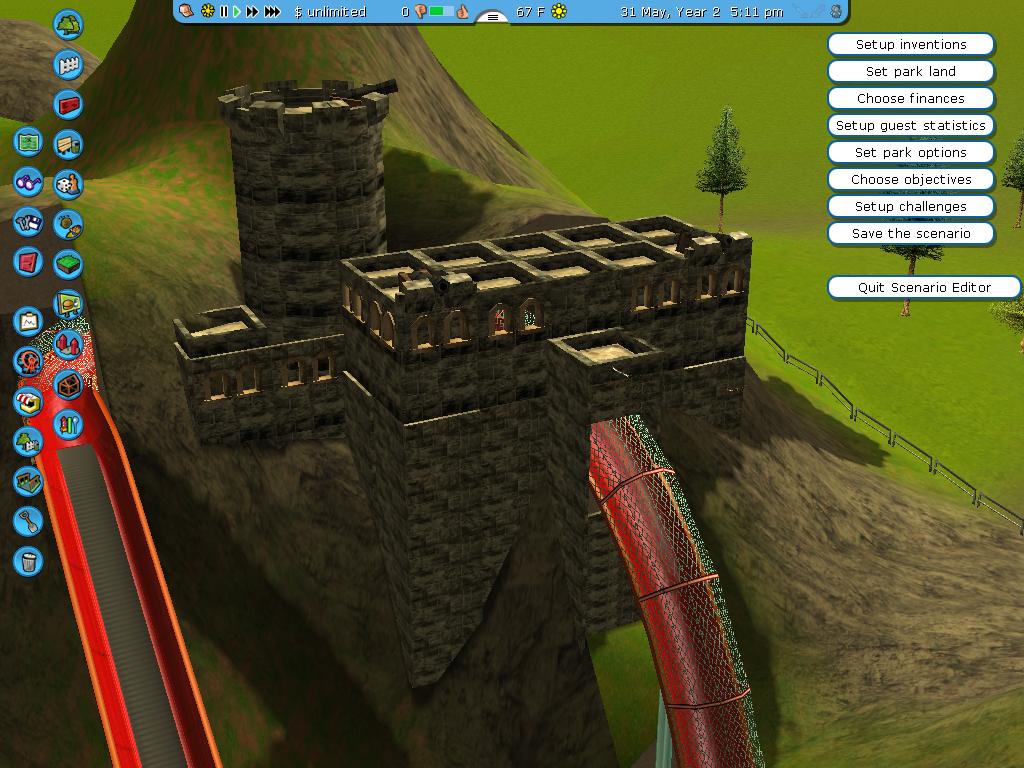This screenshot has width=1024, height=768.
Task: Open the Ferris wheel rides menu
Action: [28, 361]
